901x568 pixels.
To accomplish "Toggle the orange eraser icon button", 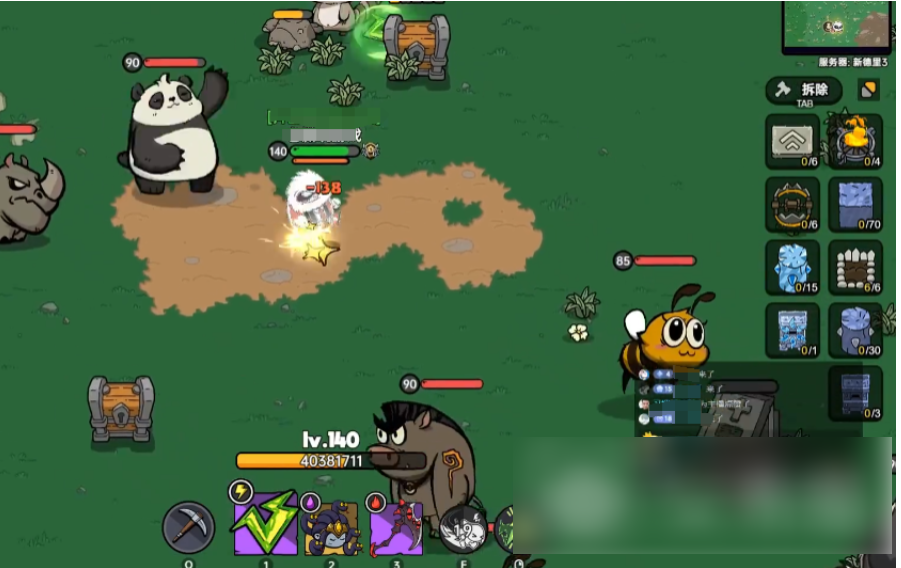I will click(x=868, y=90).
